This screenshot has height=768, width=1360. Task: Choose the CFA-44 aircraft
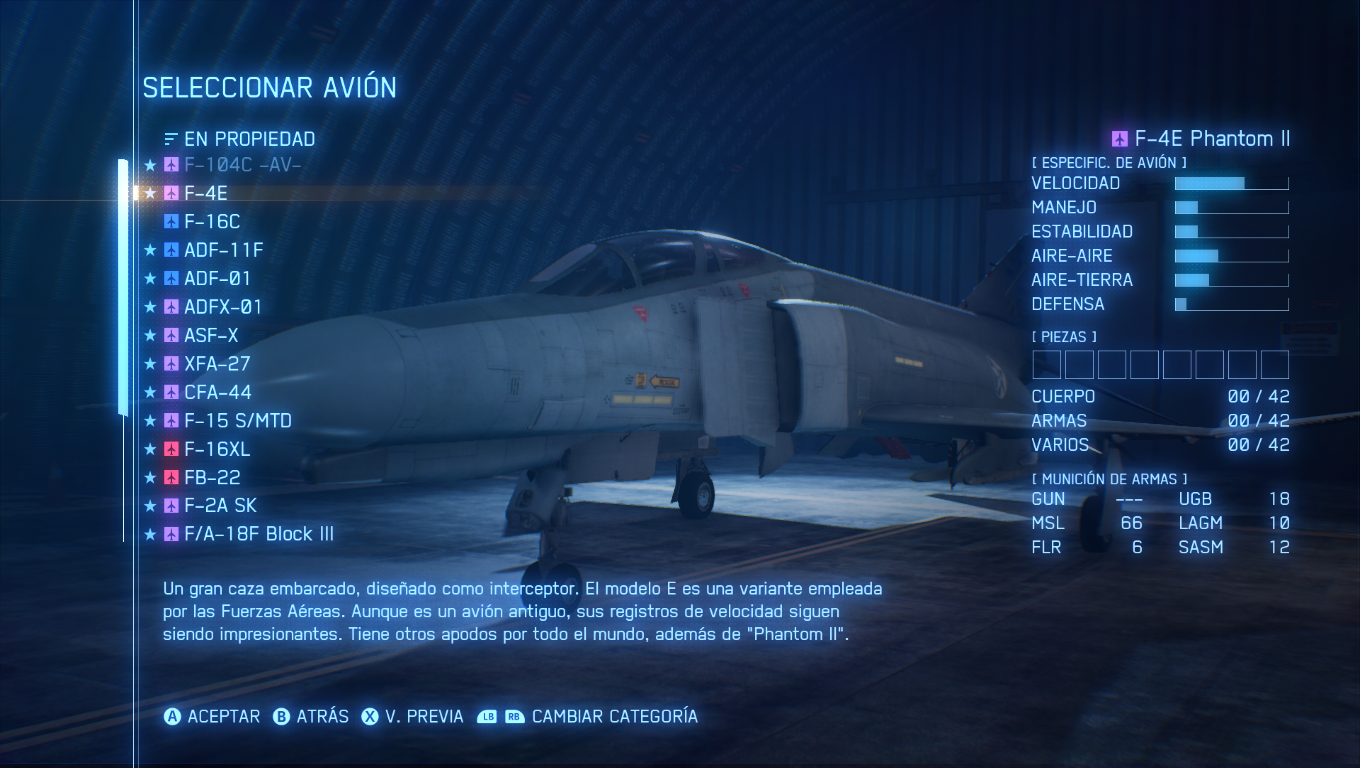[x=217, y=393]
